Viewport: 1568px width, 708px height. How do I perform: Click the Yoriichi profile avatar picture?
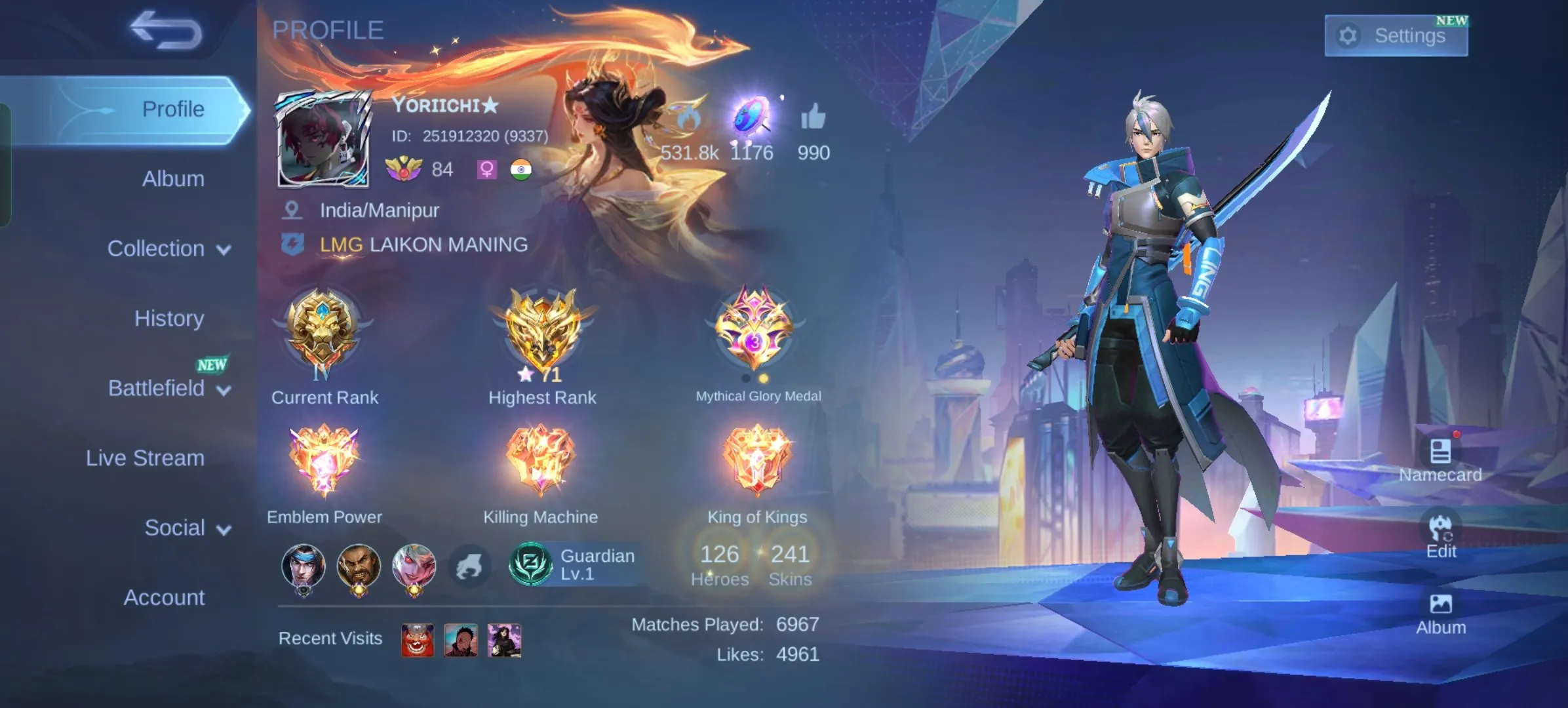321,138
